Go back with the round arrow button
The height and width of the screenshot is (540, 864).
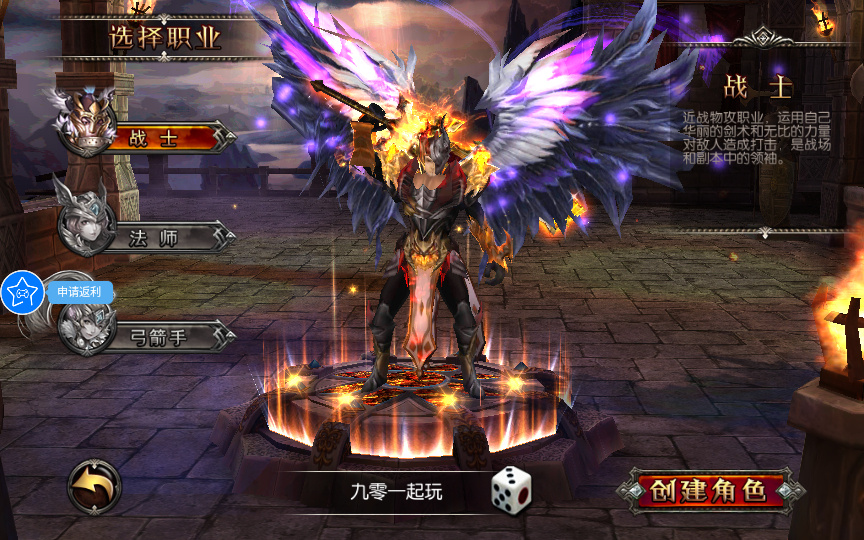click(94, 487)
